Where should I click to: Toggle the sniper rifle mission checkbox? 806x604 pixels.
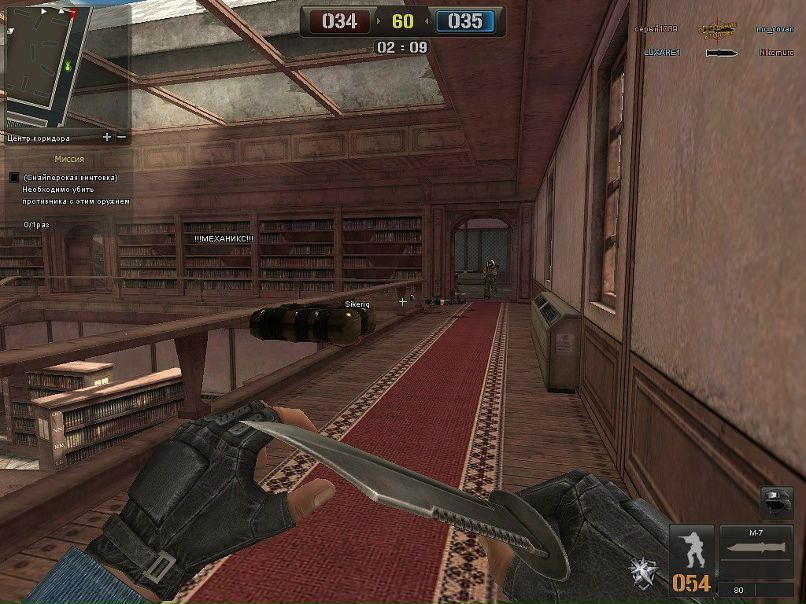[x=14, y=177]
